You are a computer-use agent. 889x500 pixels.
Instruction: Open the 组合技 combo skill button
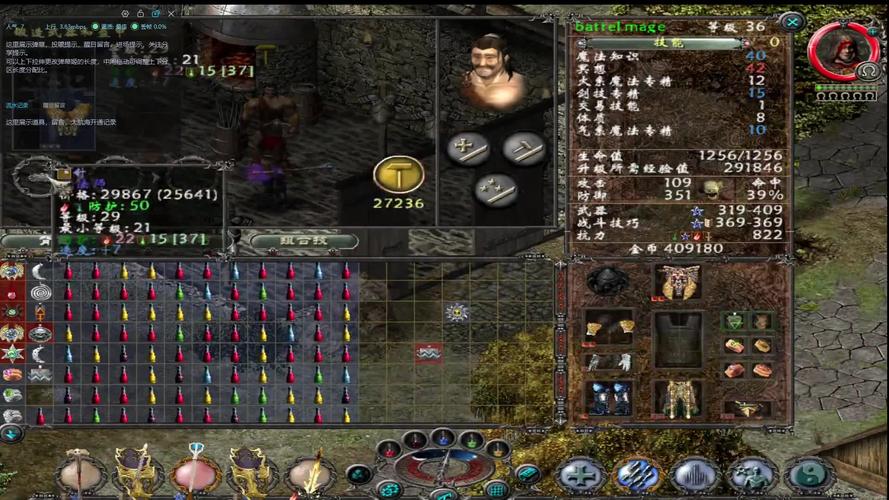click(x=304, y=240)
